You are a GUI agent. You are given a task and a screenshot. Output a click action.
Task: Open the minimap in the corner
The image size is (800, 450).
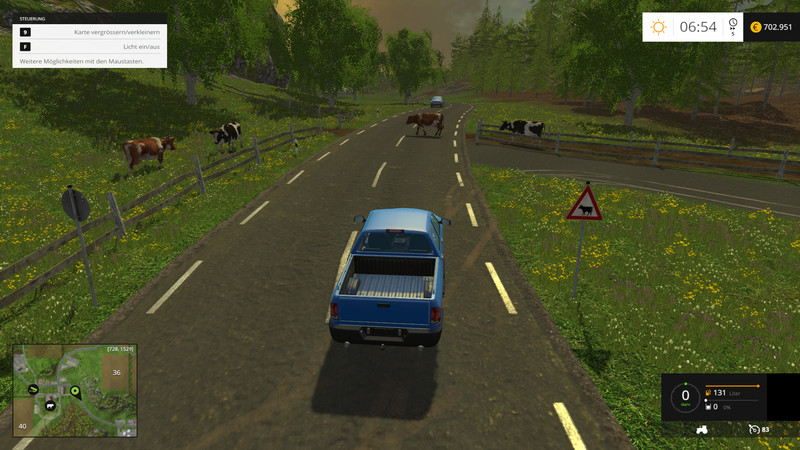pyautogui.click(x=74, y=391)
